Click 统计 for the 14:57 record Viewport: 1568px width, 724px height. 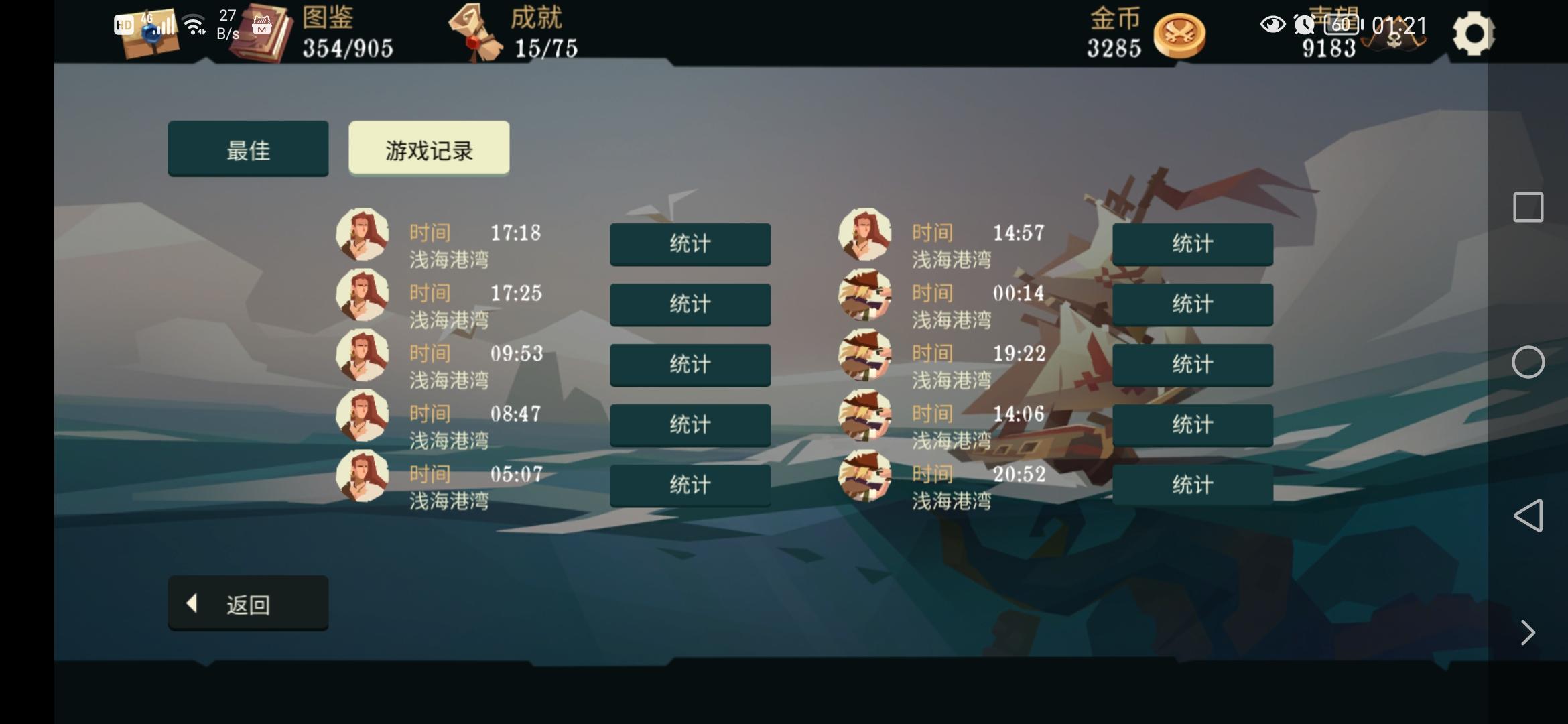[x=1193, y=244]
